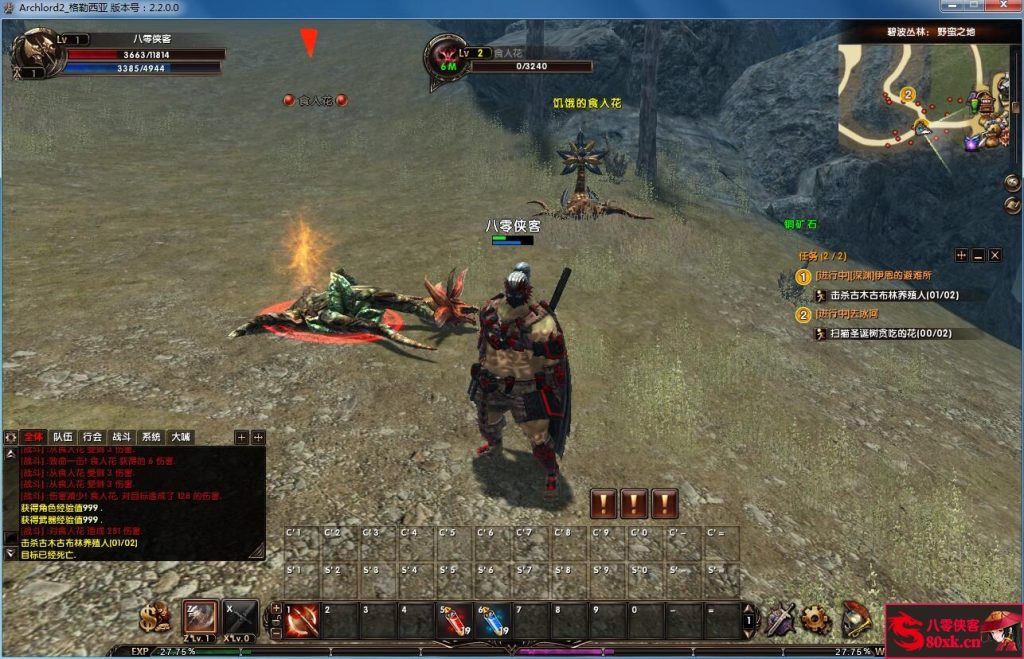Switch to the 大喊 shout tab
Image resolution: width=1024 pixels, height=659 pixels.
click(x=180, y=437)
